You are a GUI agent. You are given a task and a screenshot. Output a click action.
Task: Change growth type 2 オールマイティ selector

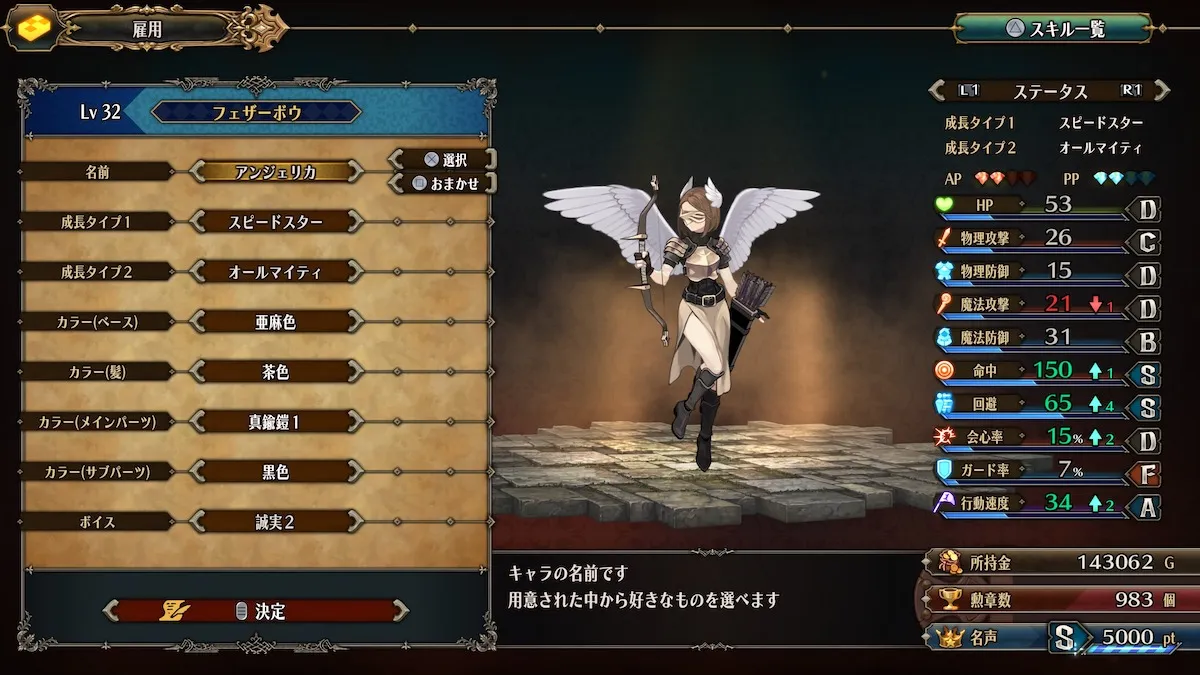click(x=275, y=271)
